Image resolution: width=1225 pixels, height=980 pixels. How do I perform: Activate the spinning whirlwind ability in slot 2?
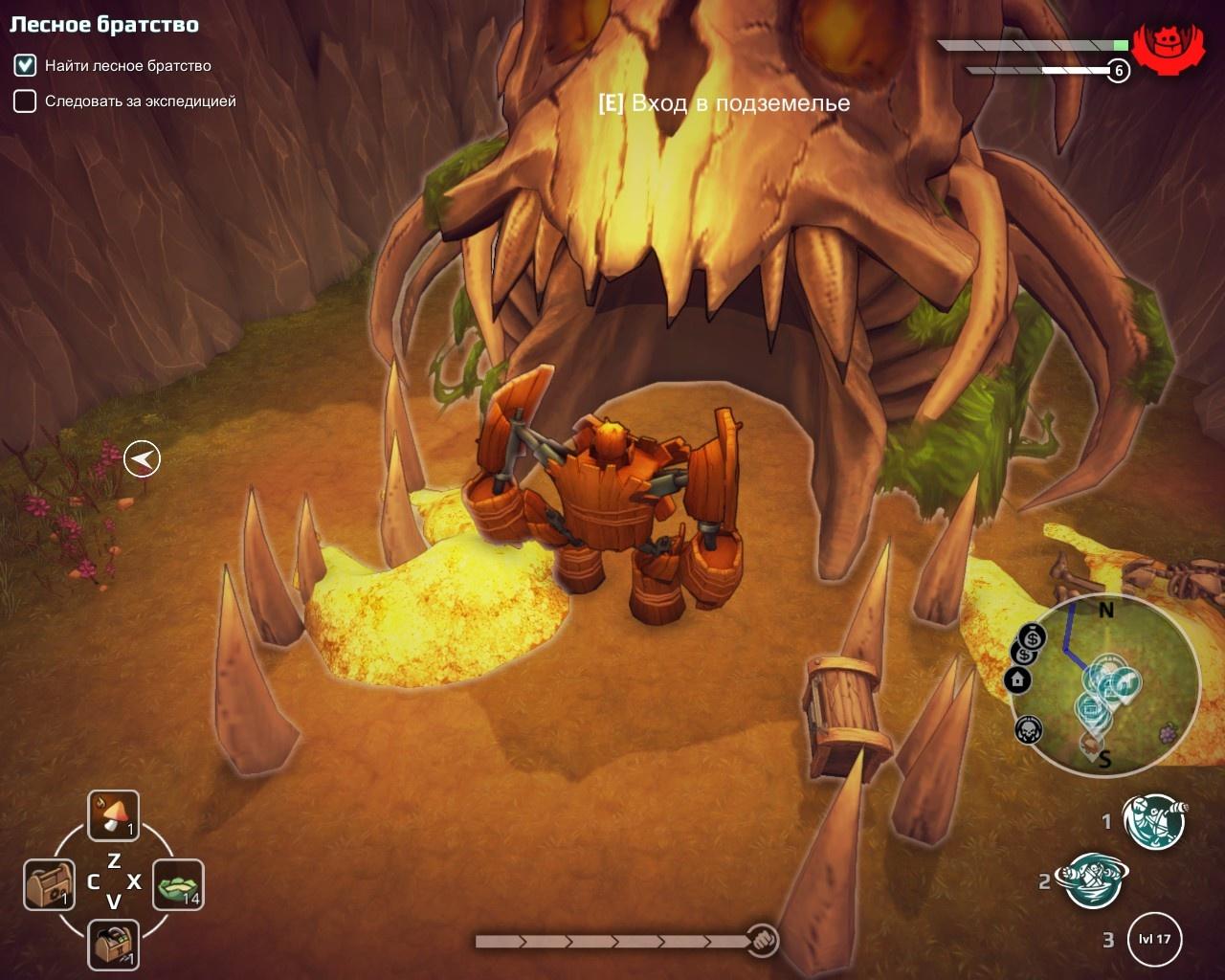click(x=1092, y=880)
